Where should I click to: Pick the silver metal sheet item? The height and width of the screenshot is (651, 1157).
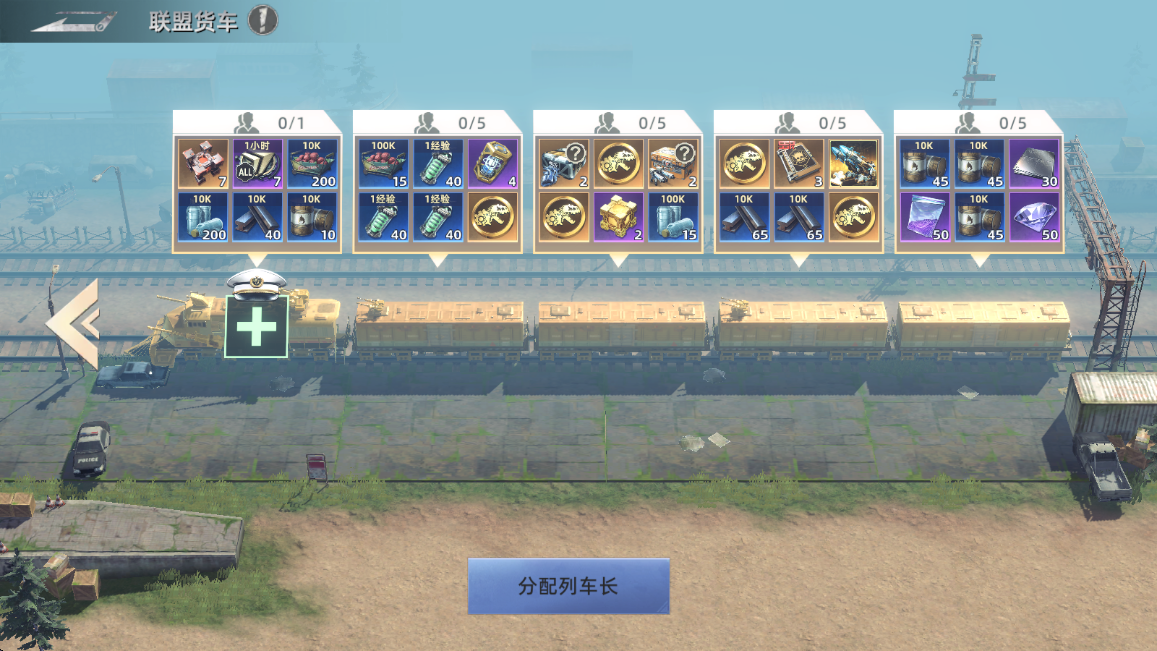tap(1034, 164)
